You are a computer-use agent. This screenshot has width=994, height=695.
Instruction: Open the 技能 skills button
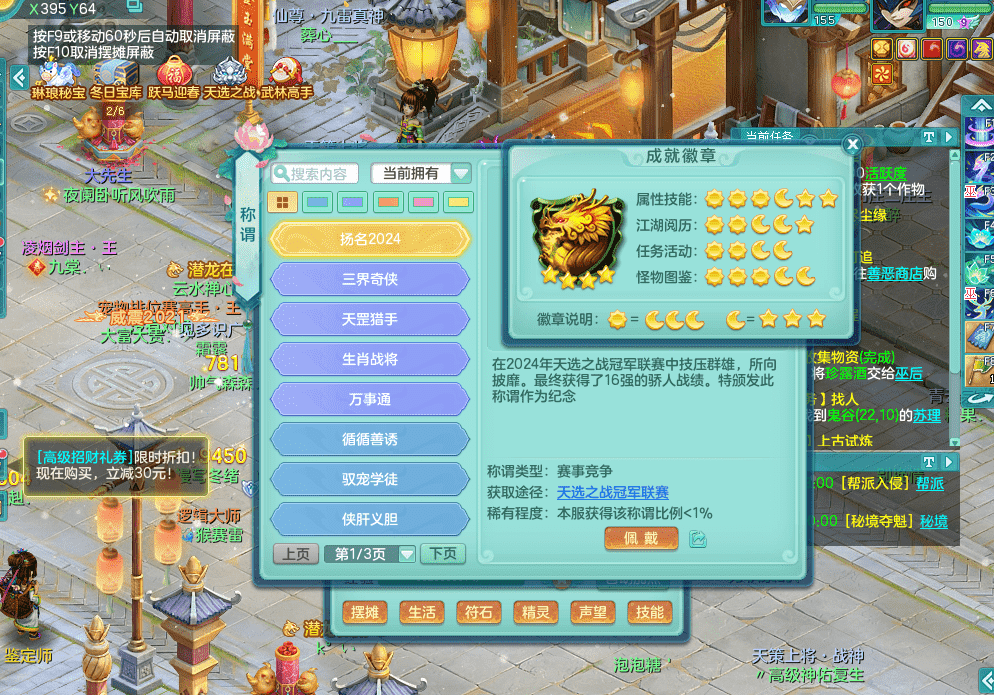click(x=649, y=612)
